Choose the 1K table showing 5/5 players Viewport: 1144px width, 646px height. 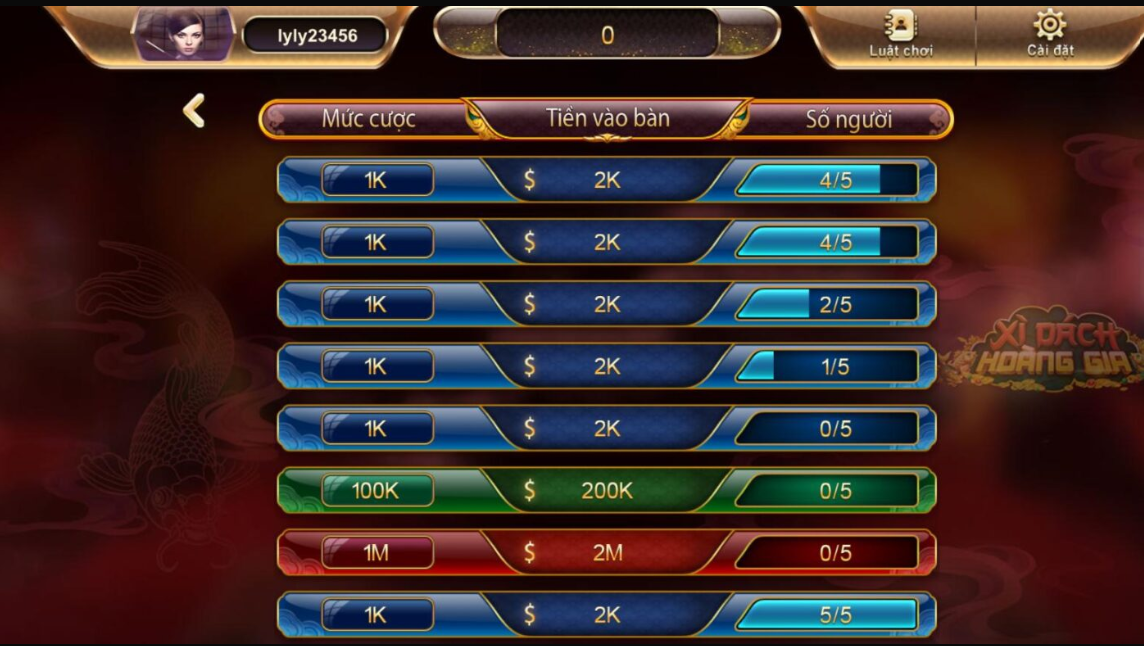(606, 615)
